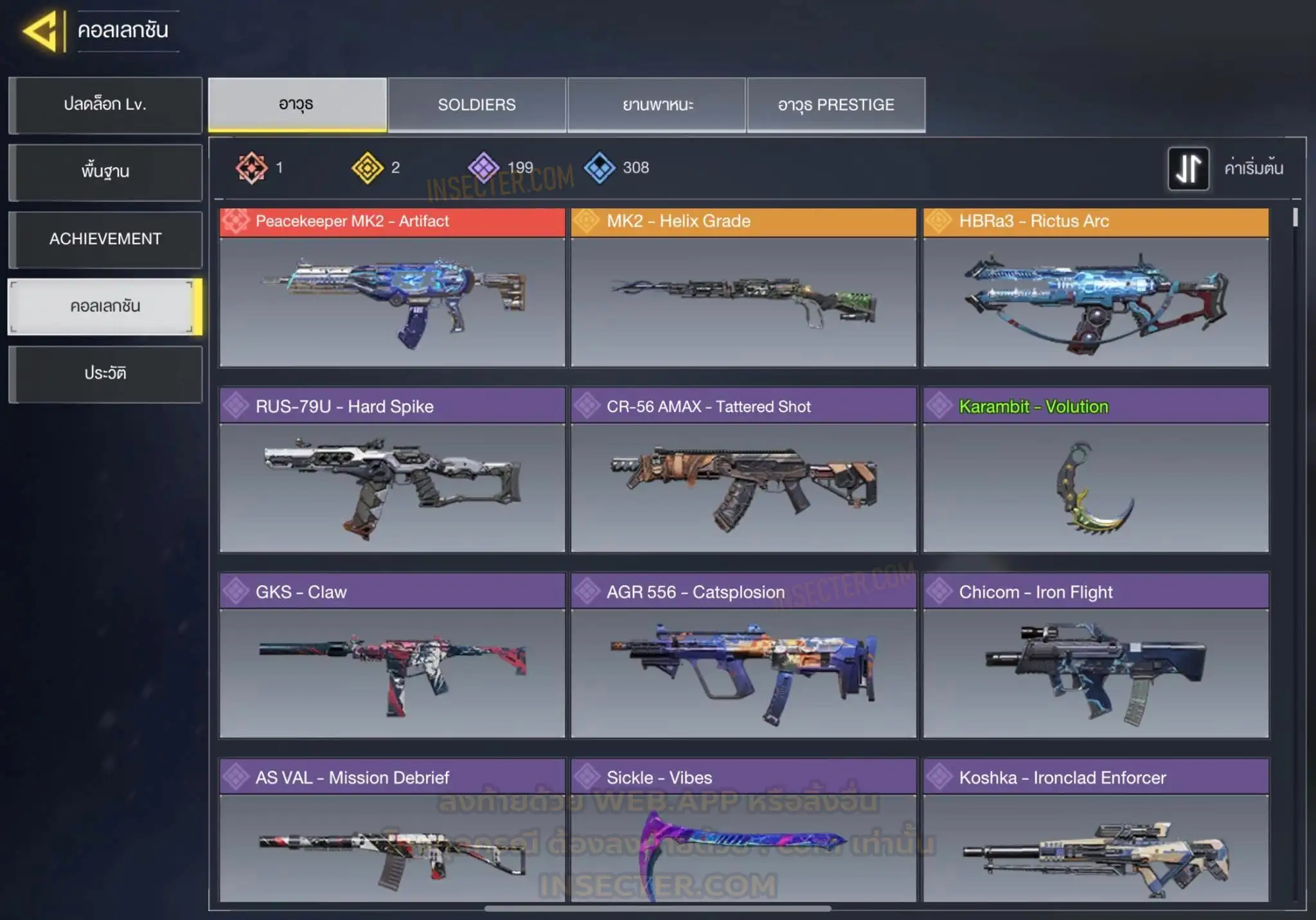This screenshot has height=920, width=1316.
Task: Switch to the SOLDIERS tab
Action: tap(477, 105)
